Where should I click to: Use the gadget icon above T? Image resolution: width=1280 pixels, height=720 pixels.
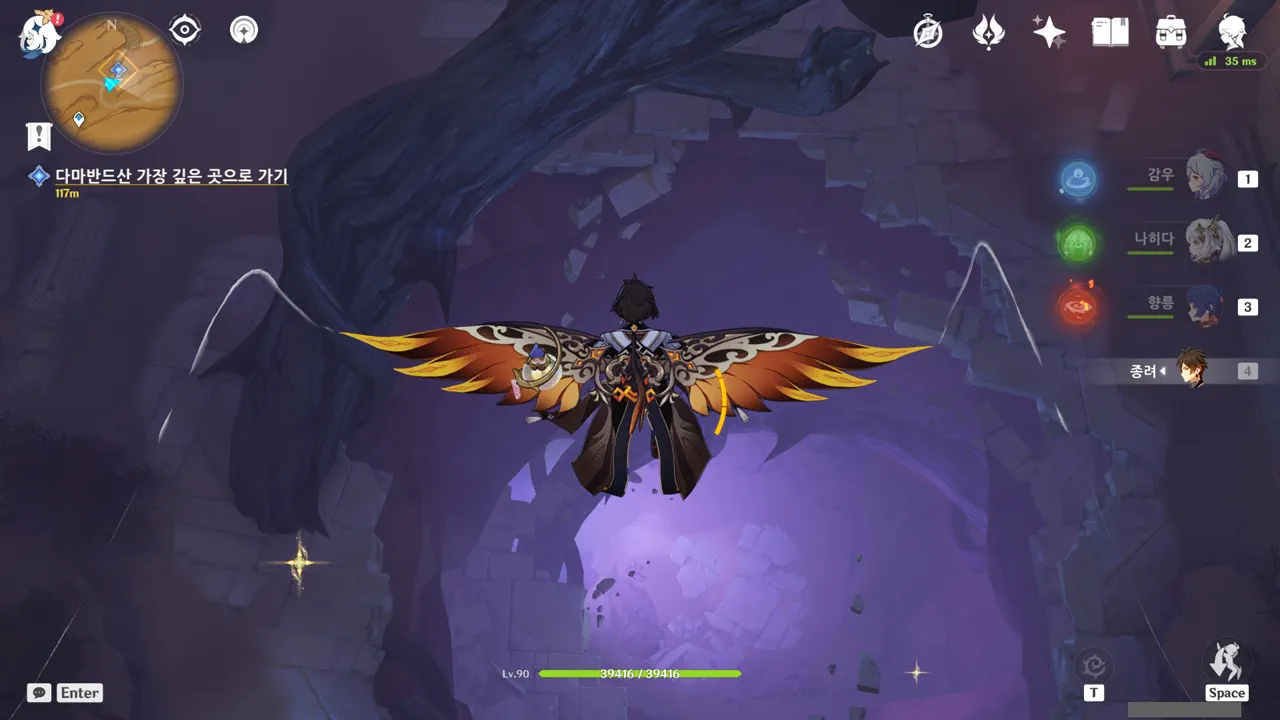(x=1094, y=666)
